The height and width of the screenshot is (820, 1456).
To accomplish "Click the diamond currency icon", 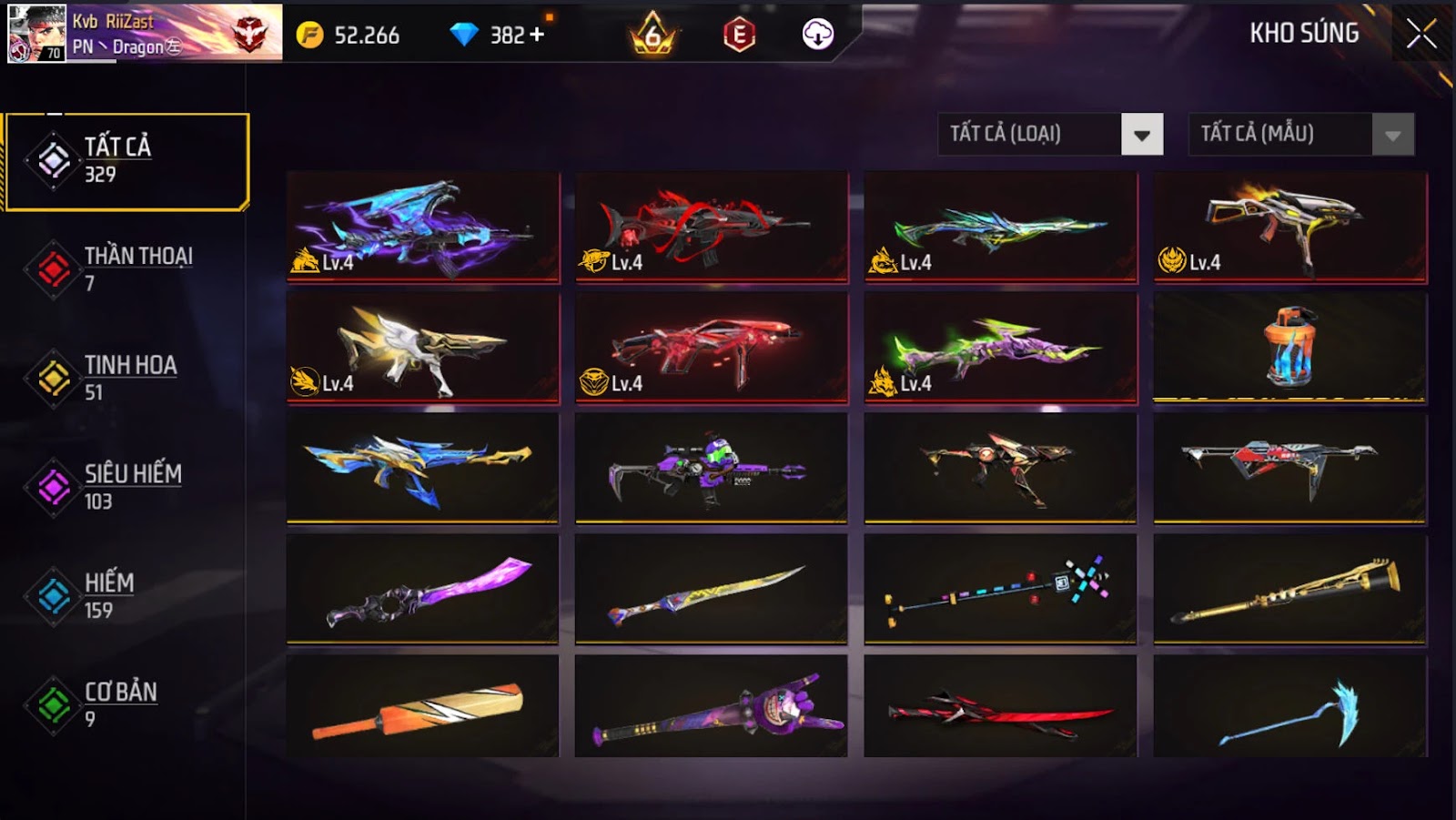I will tap(467, 35).
